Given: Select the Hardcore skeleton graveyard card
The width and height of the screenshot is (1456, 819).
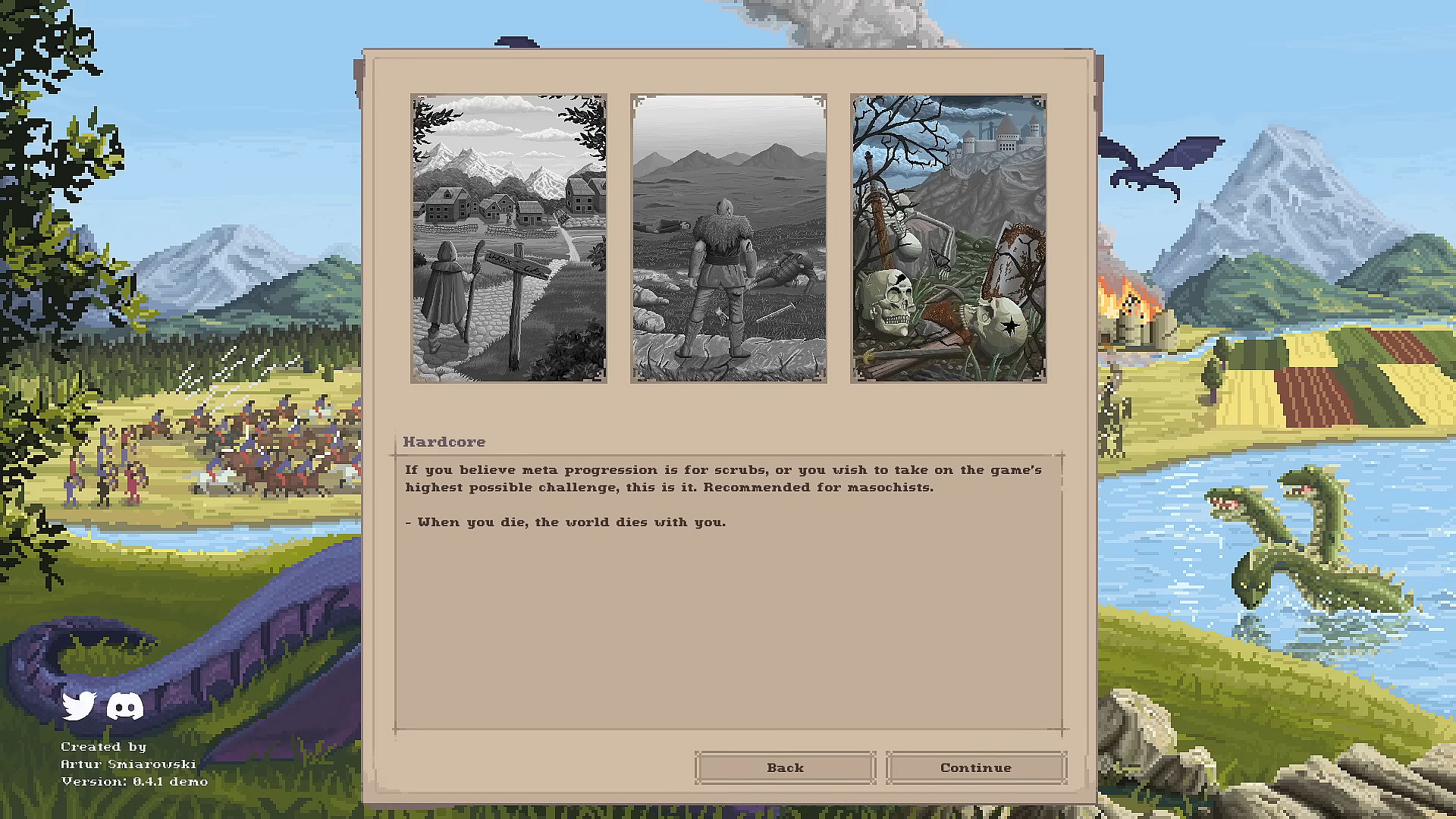Looking at the screenshot, I should click(x=947, y=238).
